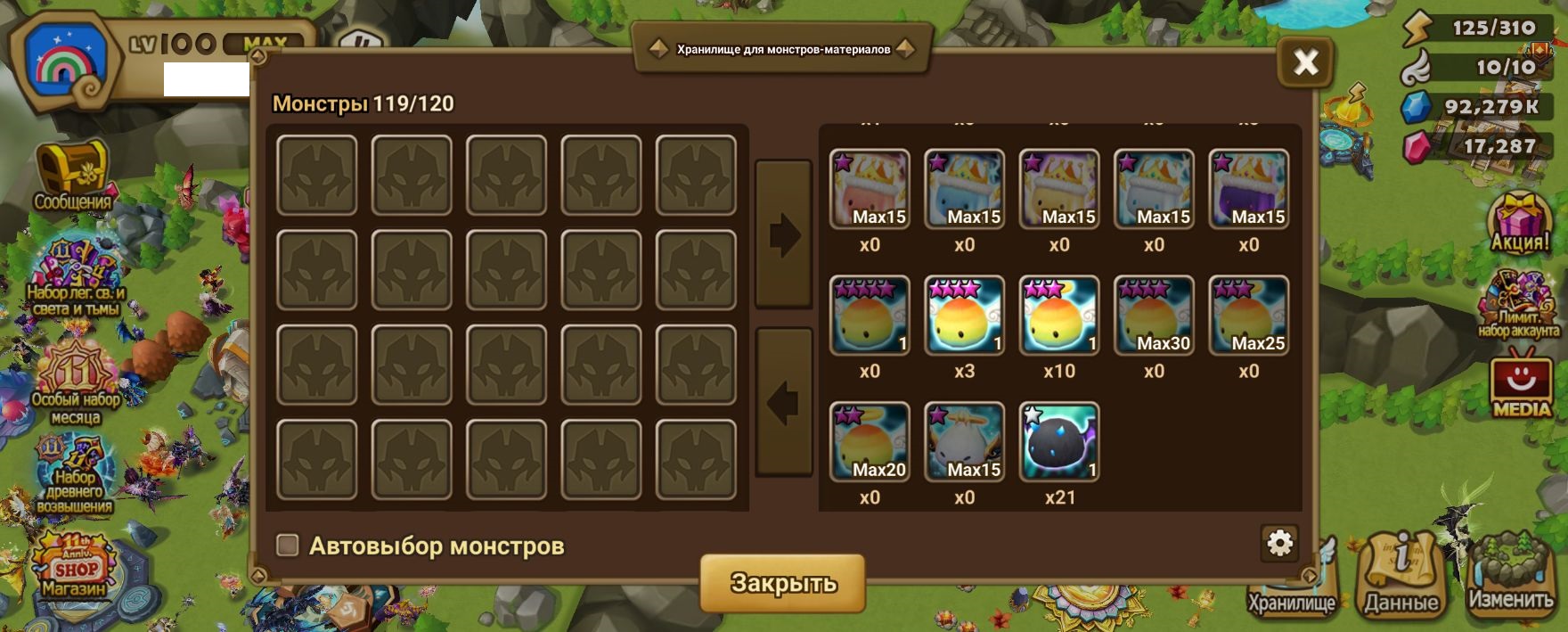Open the storage gear settings
1568x632 pixels.
(1279, 543)
